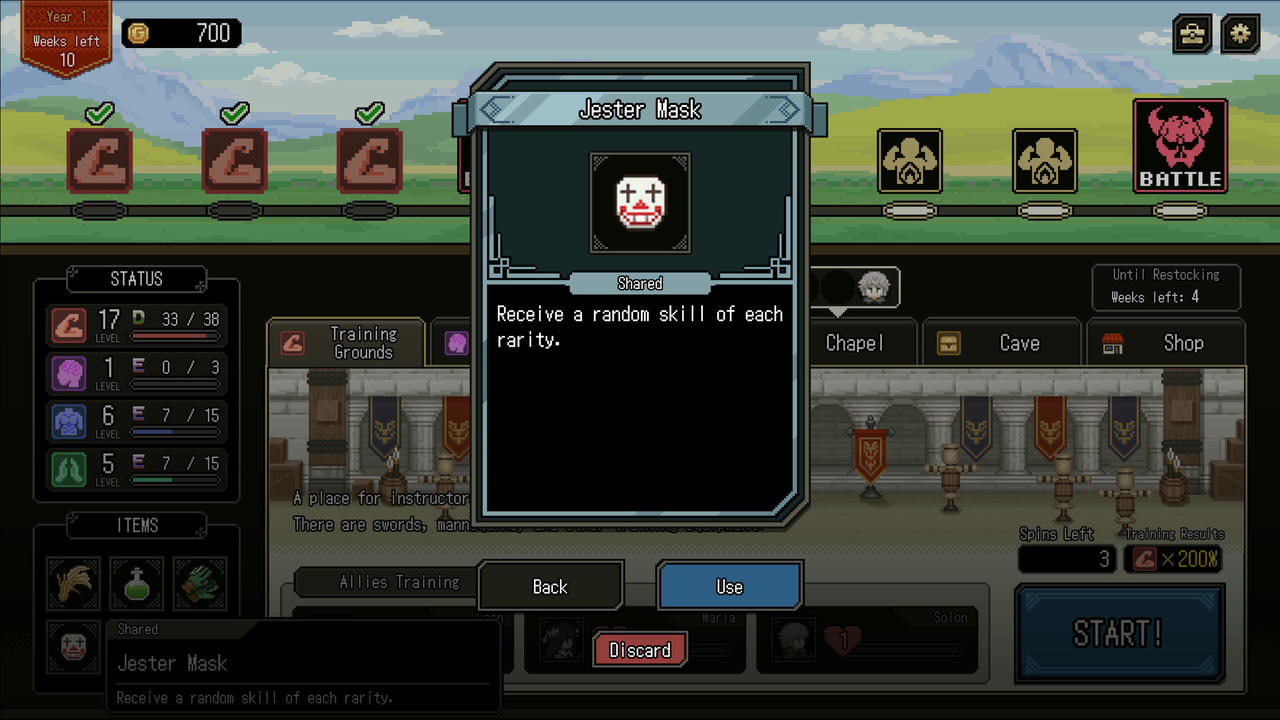Select the Jester Mask item icon in Items panel
The image size is (1280, 720).
coord(72,647)
